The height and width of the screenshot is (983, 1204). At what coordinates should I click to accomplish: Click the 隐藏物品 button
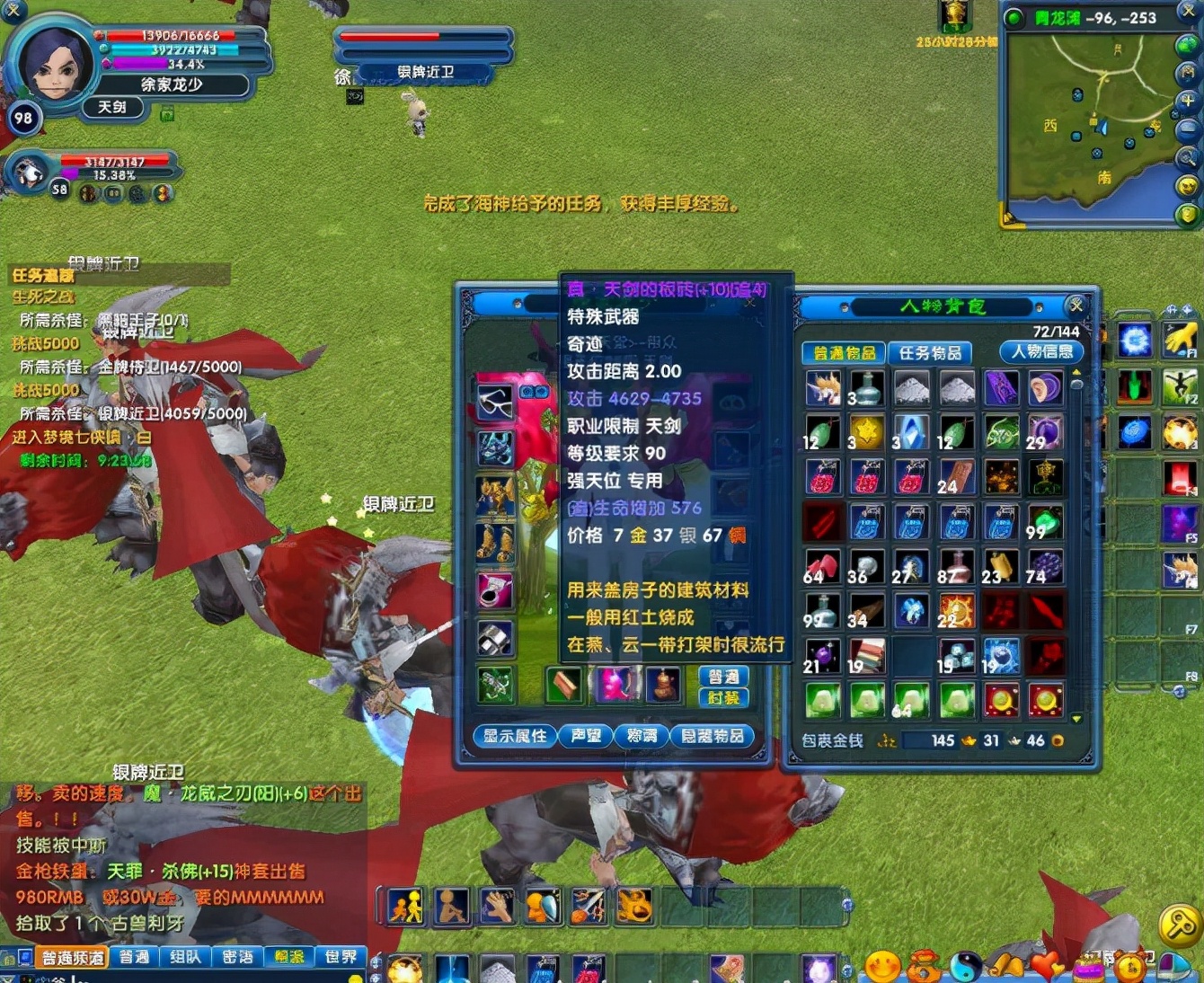pyautogui.click(x=713, y=736)
